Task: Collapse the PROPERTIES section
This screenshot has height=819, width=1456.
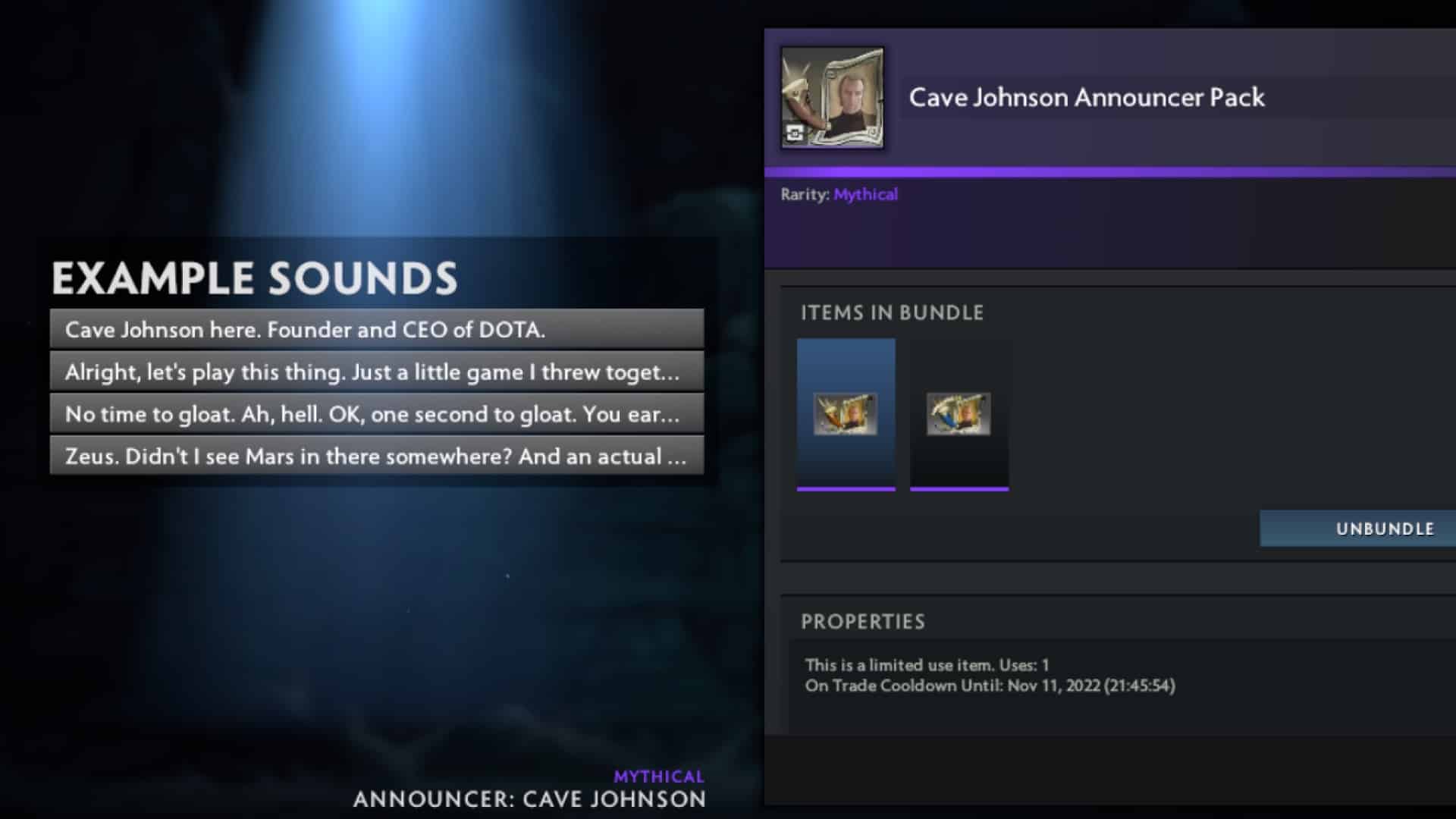Action: 864,621
